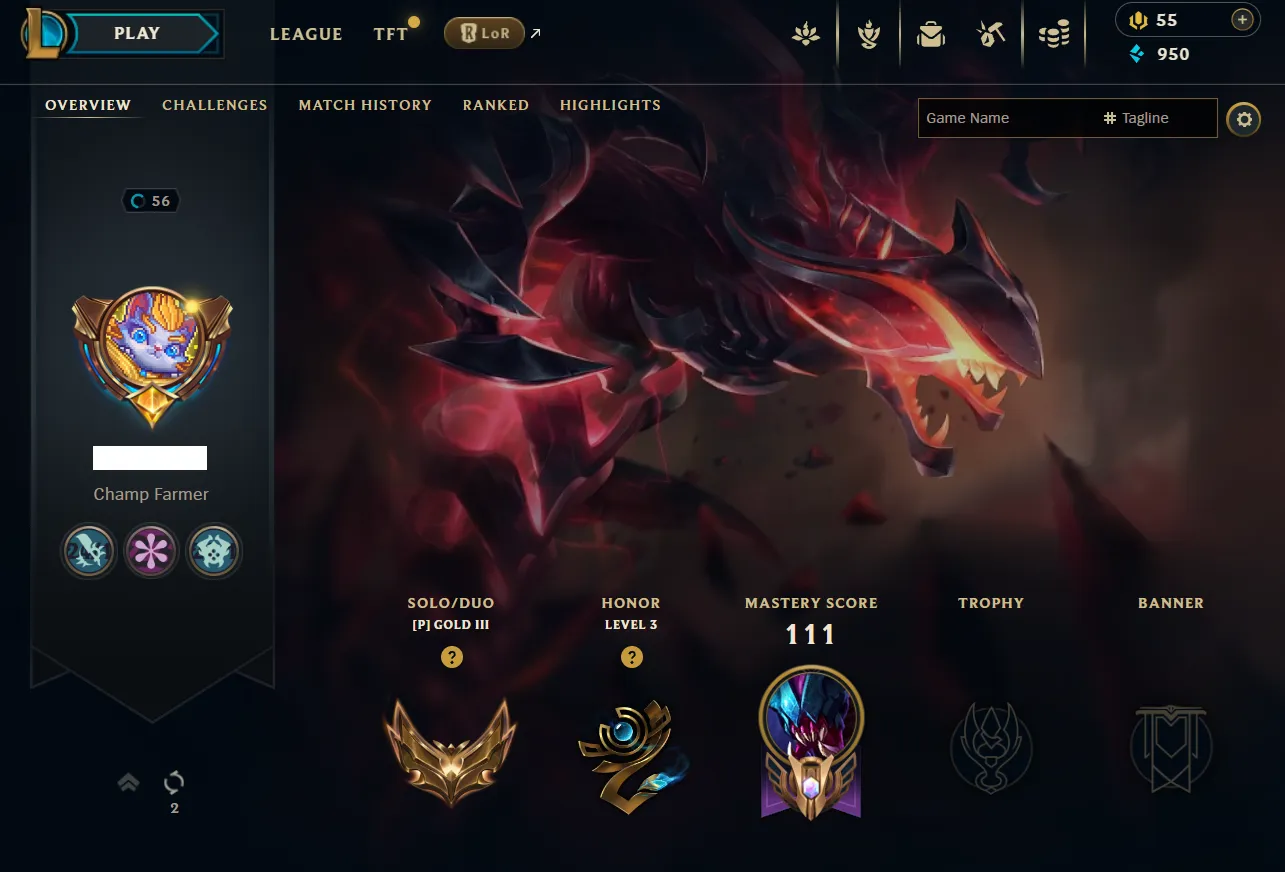Viewport: 1285px width, 872px height.
Task: Click the Mastery Score crest emblem
Action: coord(810,742)
